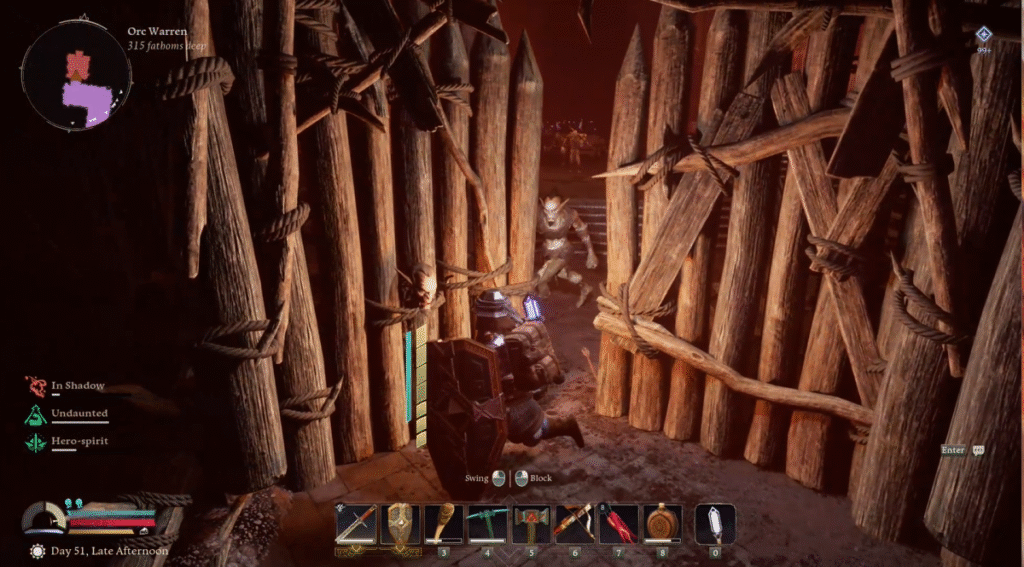Inspect the Undaunted buff icon
1024x567 pixels.
[x=37, y=414]
